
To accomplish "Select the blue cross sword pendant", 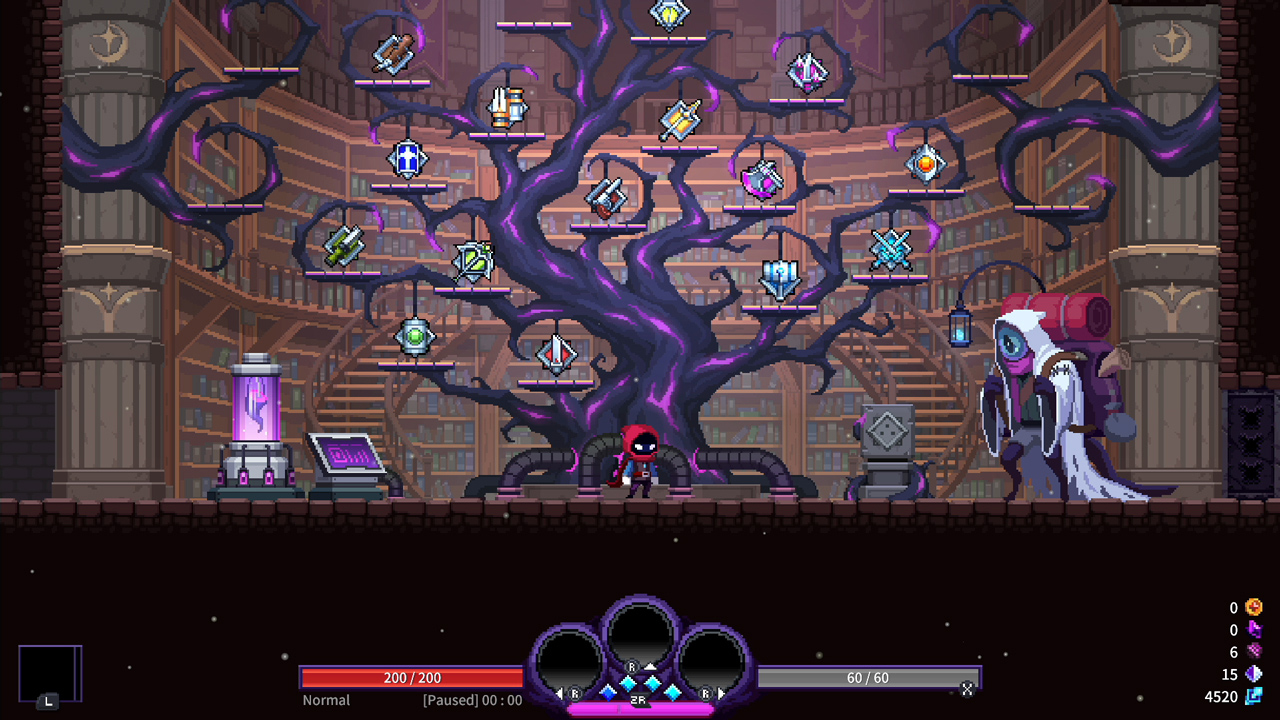I will pos(410,158).
